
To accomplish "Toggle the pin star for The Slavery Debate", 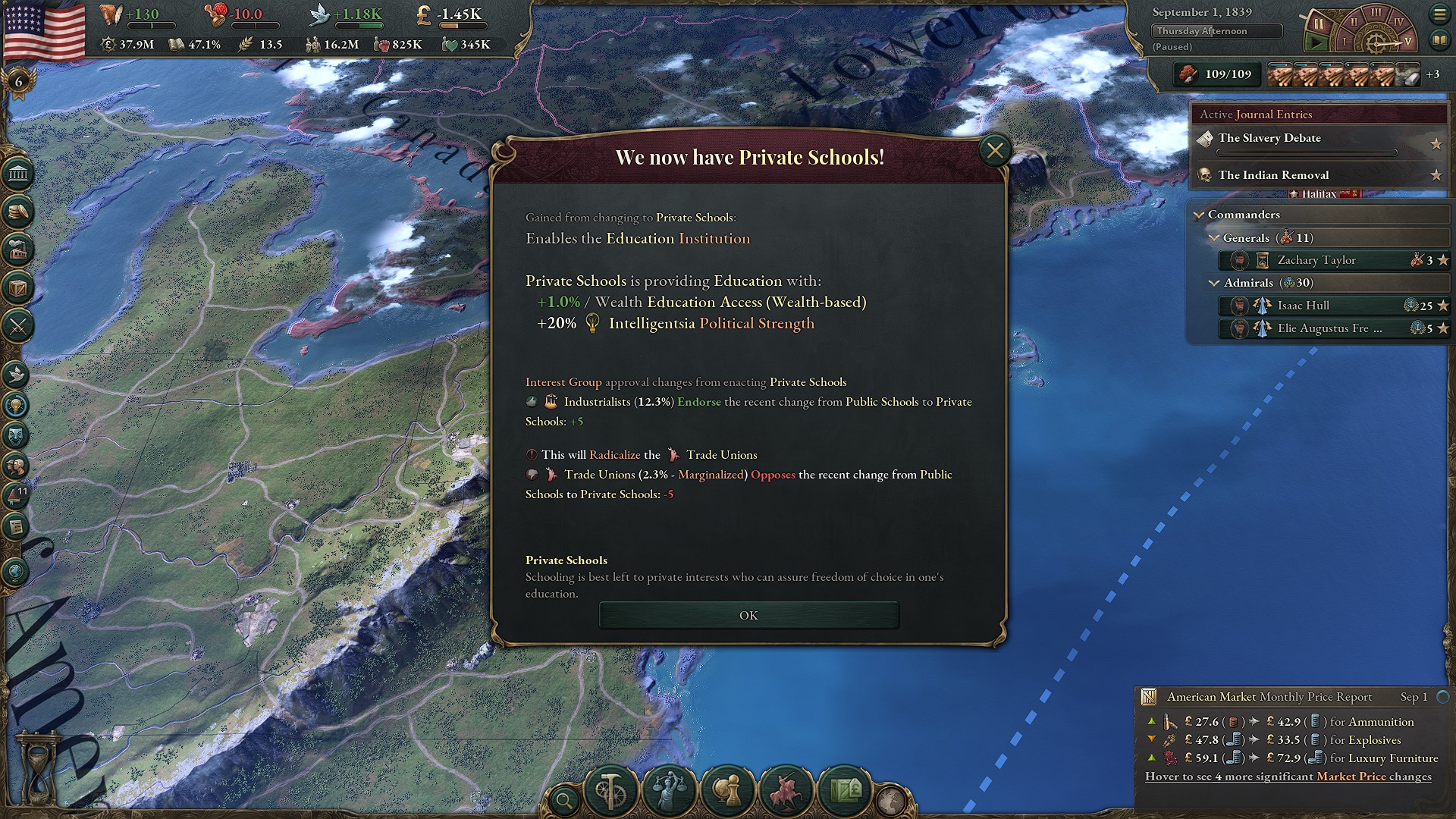I will tap(1437, 143).
